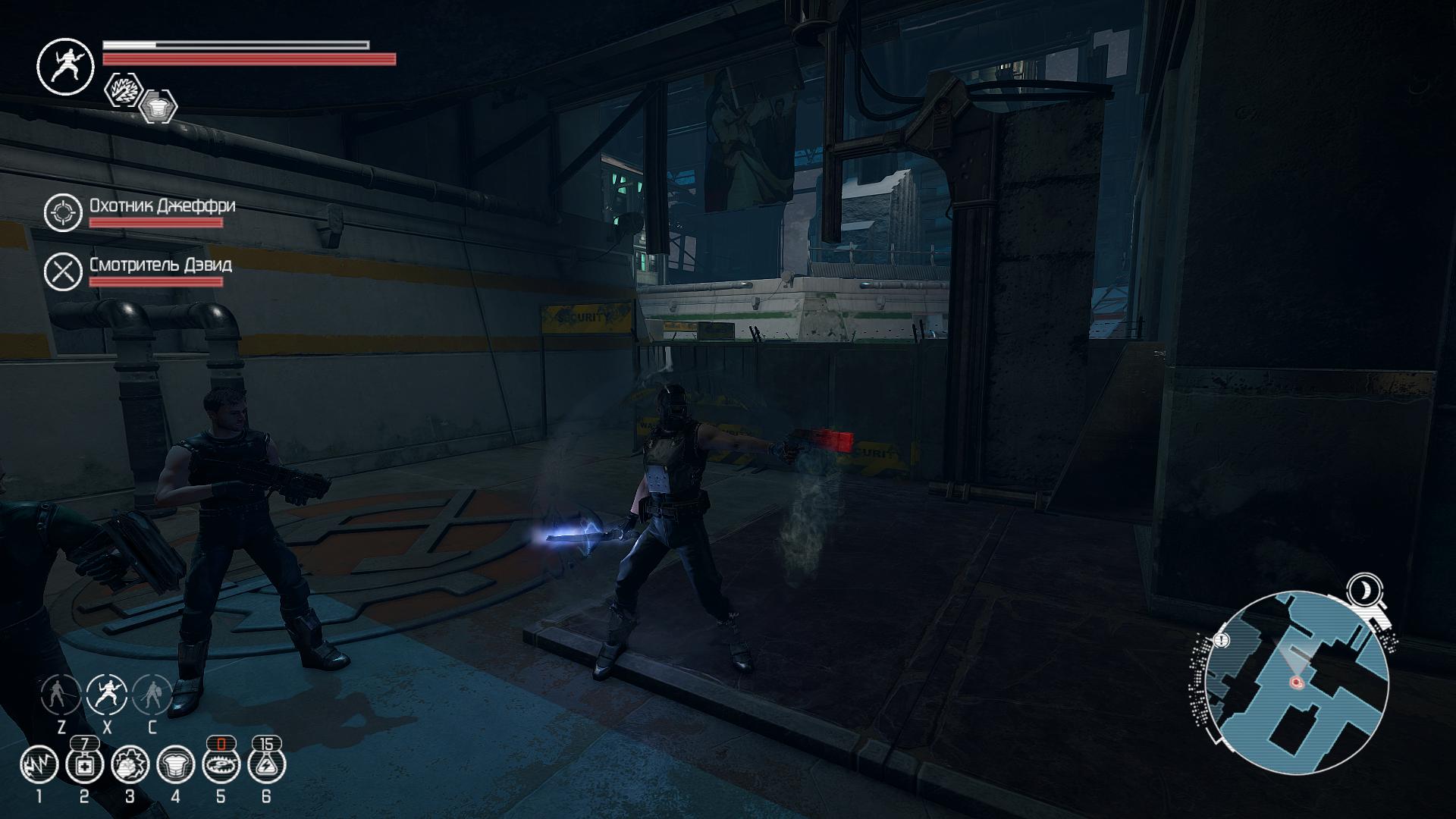Switch to the sword and shield stance
This screenshot has height=819, width=1456.
coord(152,693)
